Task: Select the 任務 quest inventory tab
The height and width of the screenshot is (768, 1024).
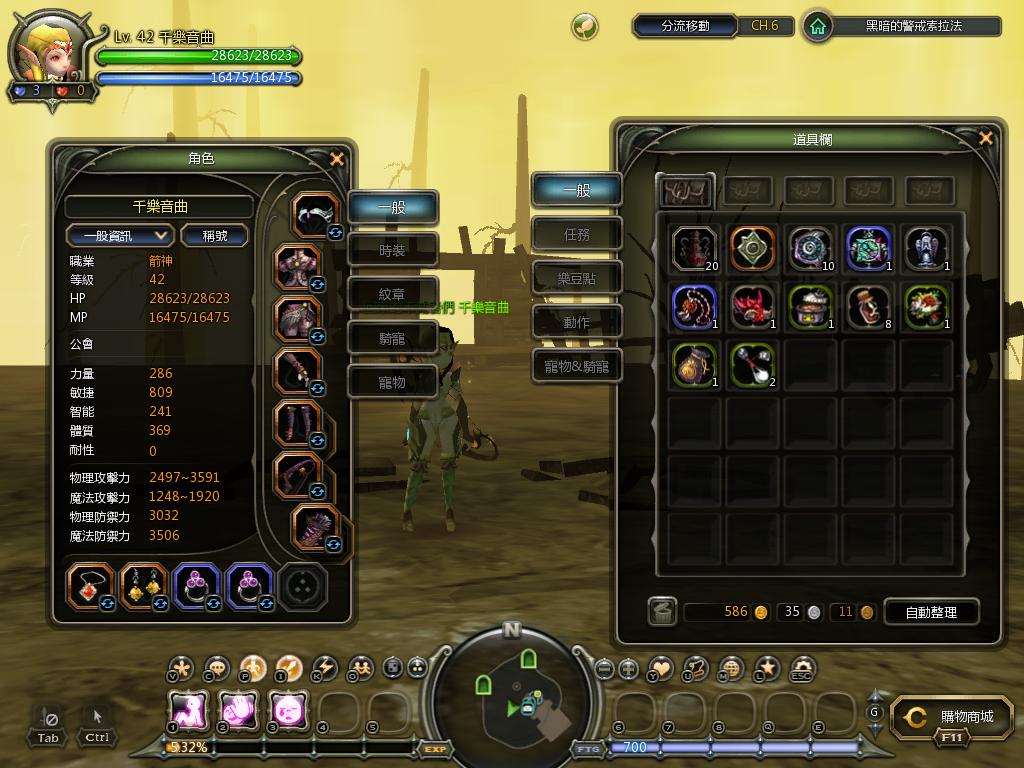Action: (x=577, y=234)
